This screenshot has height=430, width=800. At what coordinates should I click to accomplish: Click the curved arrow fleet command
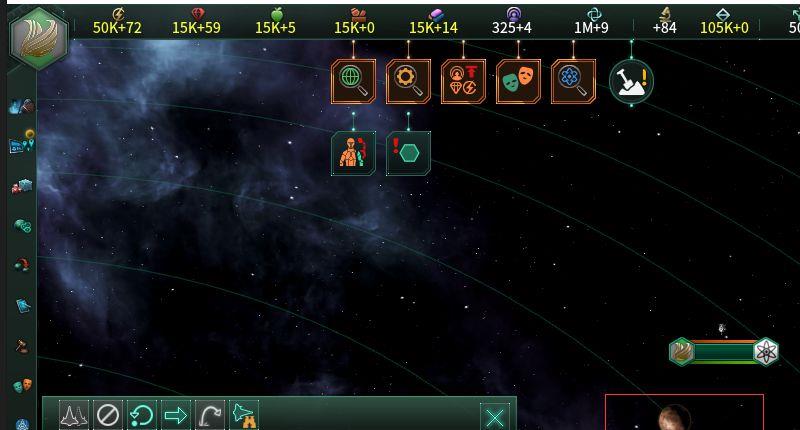point(210,415)
